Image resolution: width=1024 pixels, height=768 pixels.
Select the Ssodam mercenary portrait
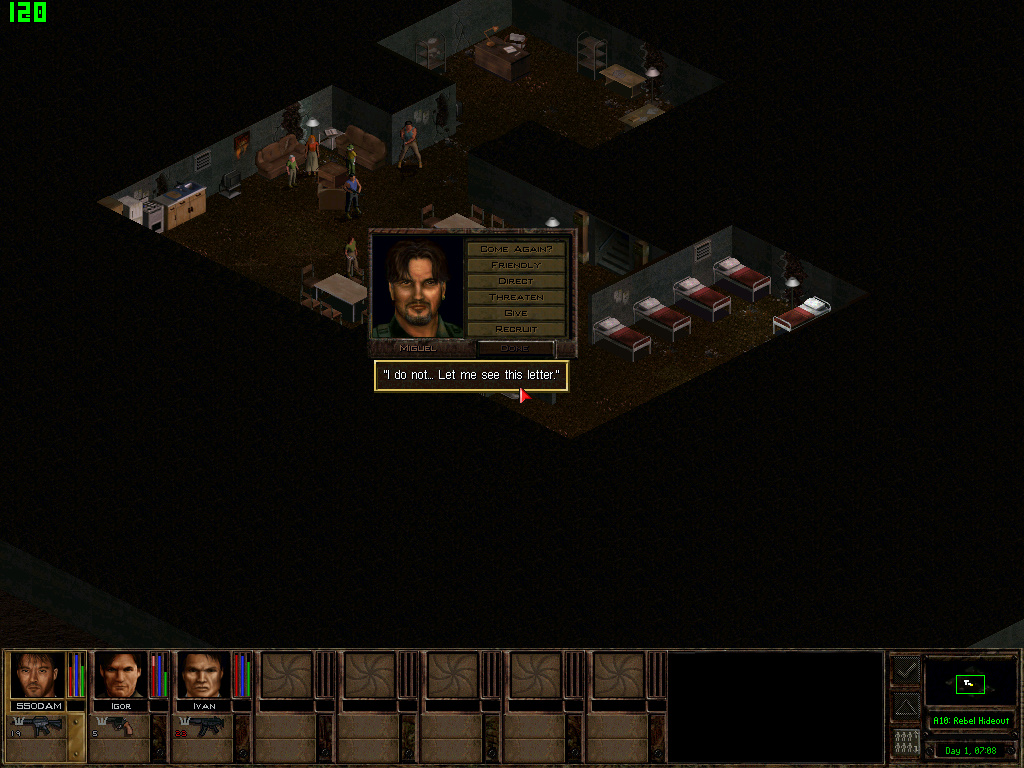[x=38, y=675]
